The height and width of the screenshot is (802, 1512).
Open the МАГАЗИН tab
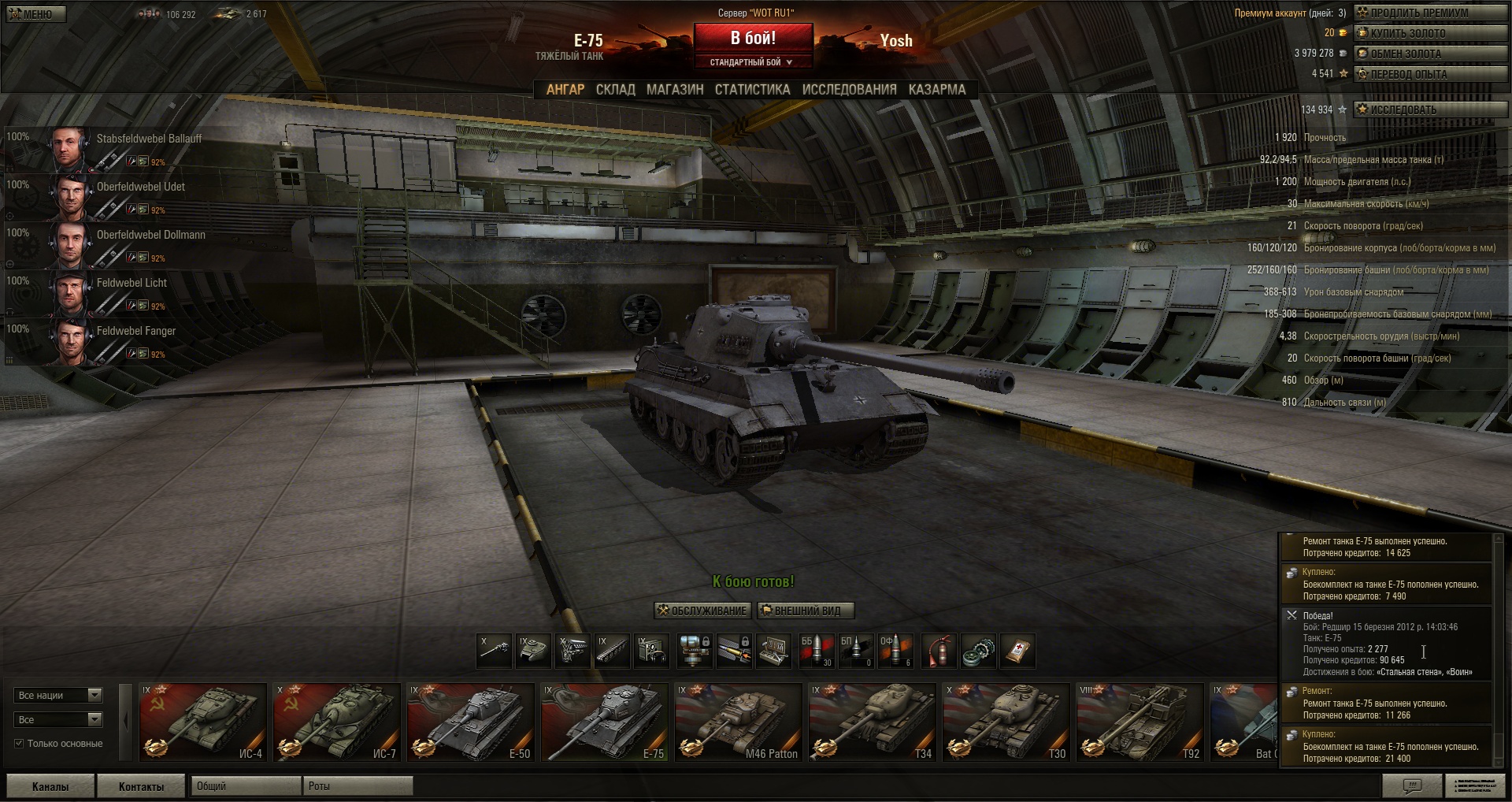[x=675, y=90]
